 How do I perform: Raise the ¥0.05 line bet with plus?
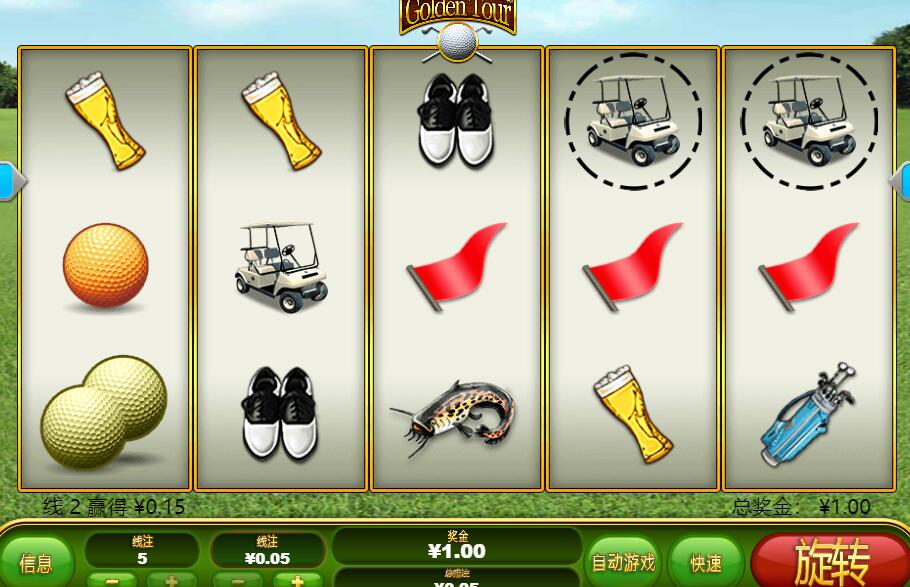[297, 580]
